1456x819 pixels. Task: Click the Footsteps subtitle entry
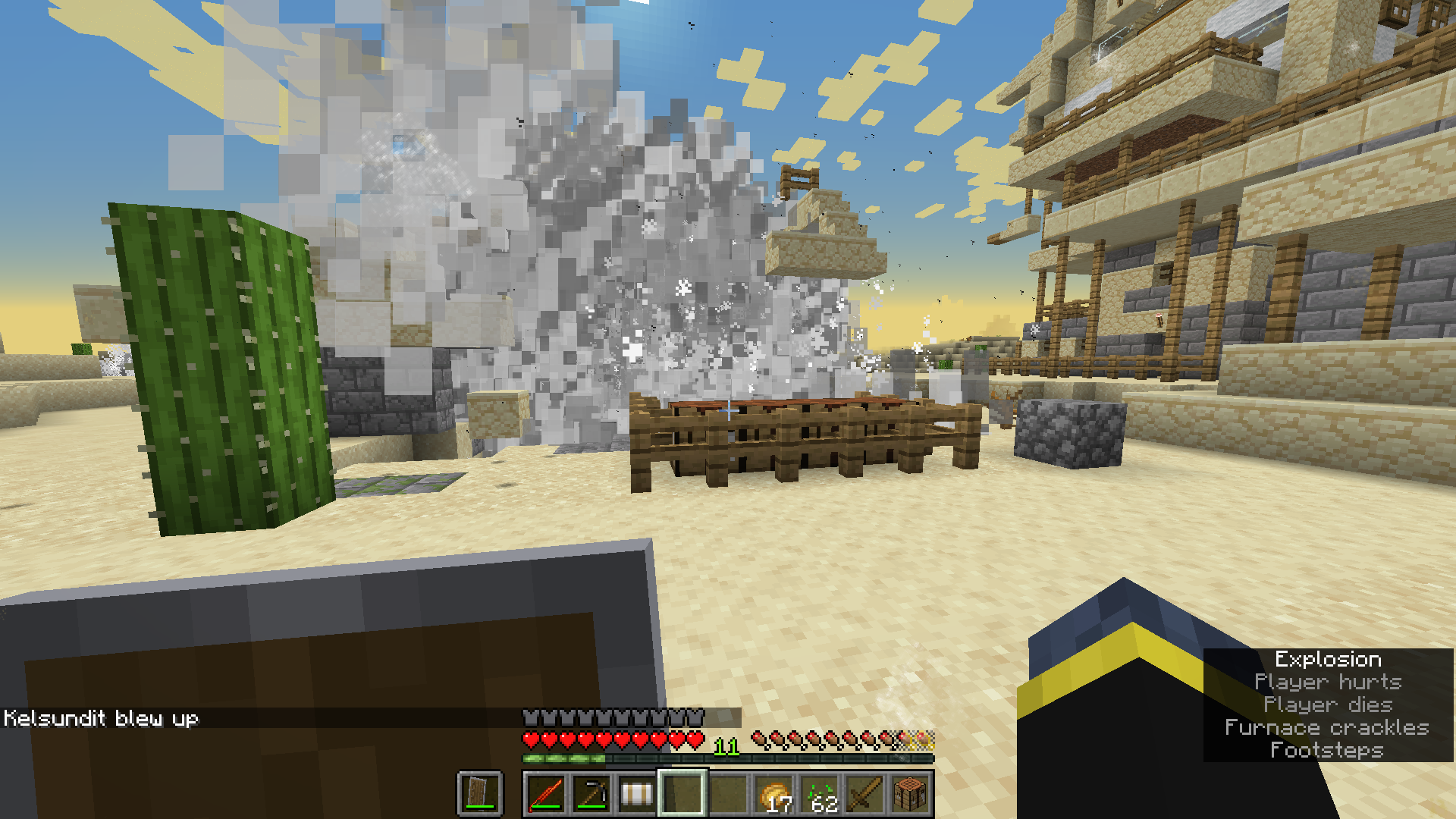1329,749
